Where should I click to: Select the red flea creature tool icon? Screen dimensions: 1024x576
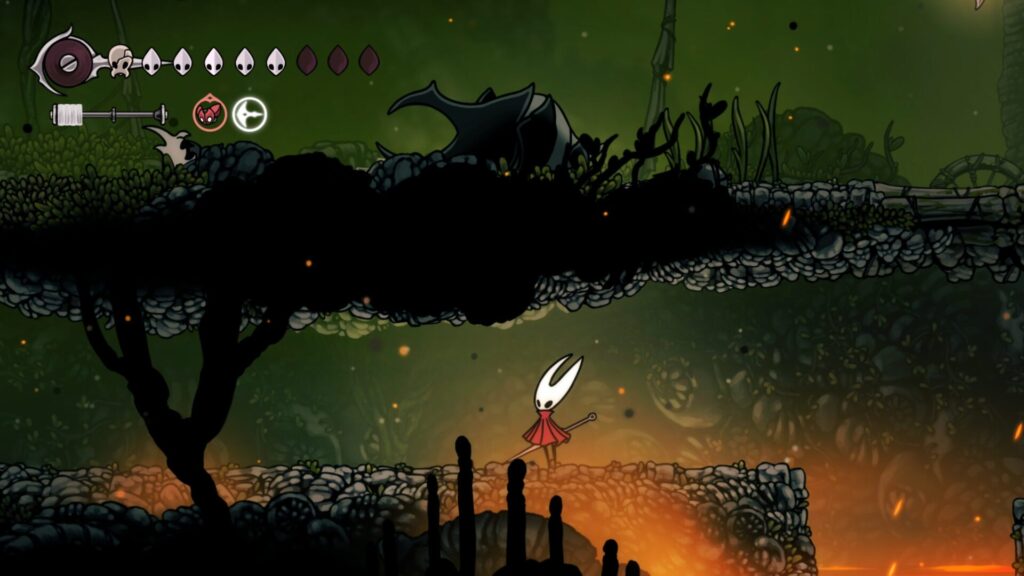208,114
